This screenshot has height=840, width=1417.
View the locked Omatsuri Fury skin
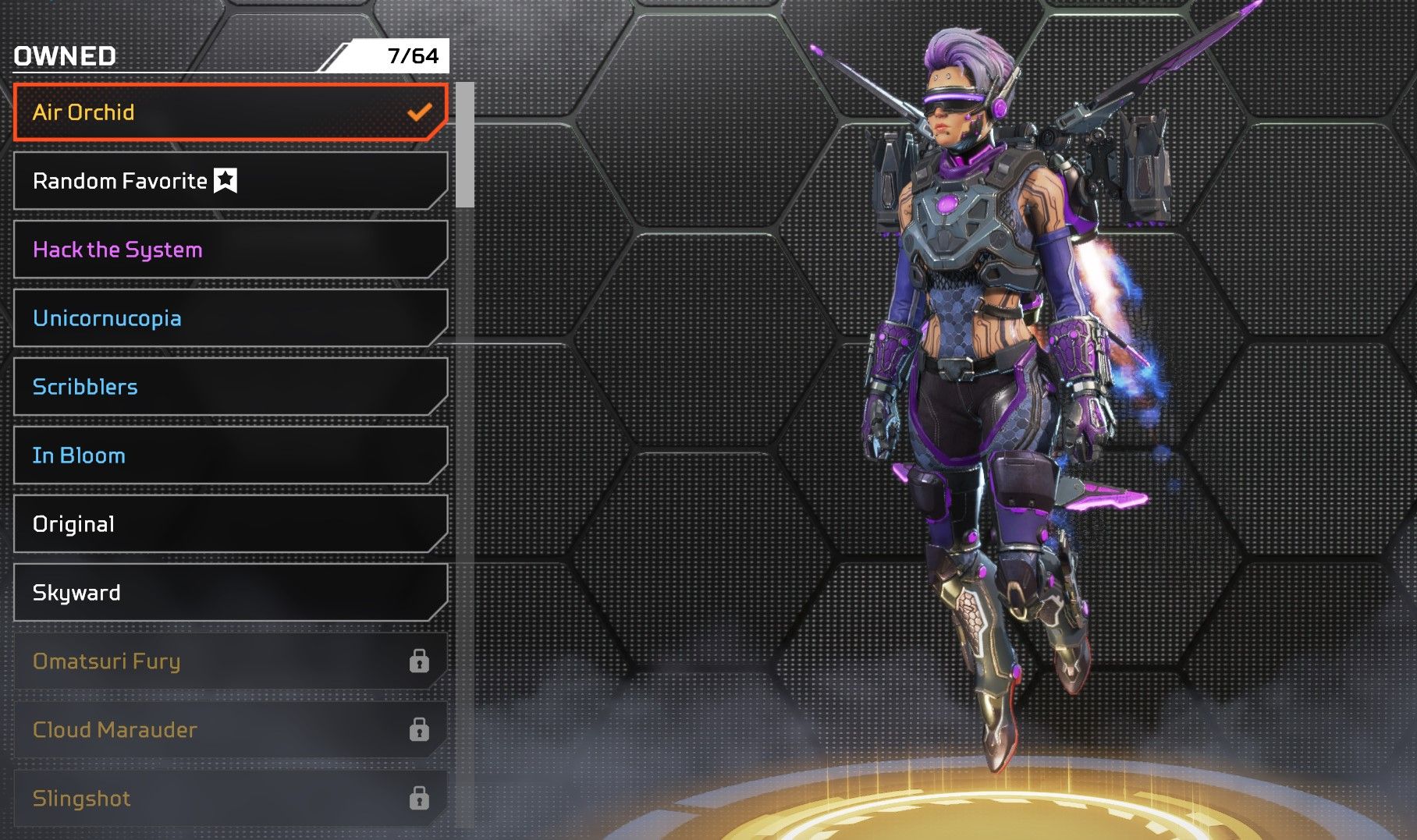230,661
